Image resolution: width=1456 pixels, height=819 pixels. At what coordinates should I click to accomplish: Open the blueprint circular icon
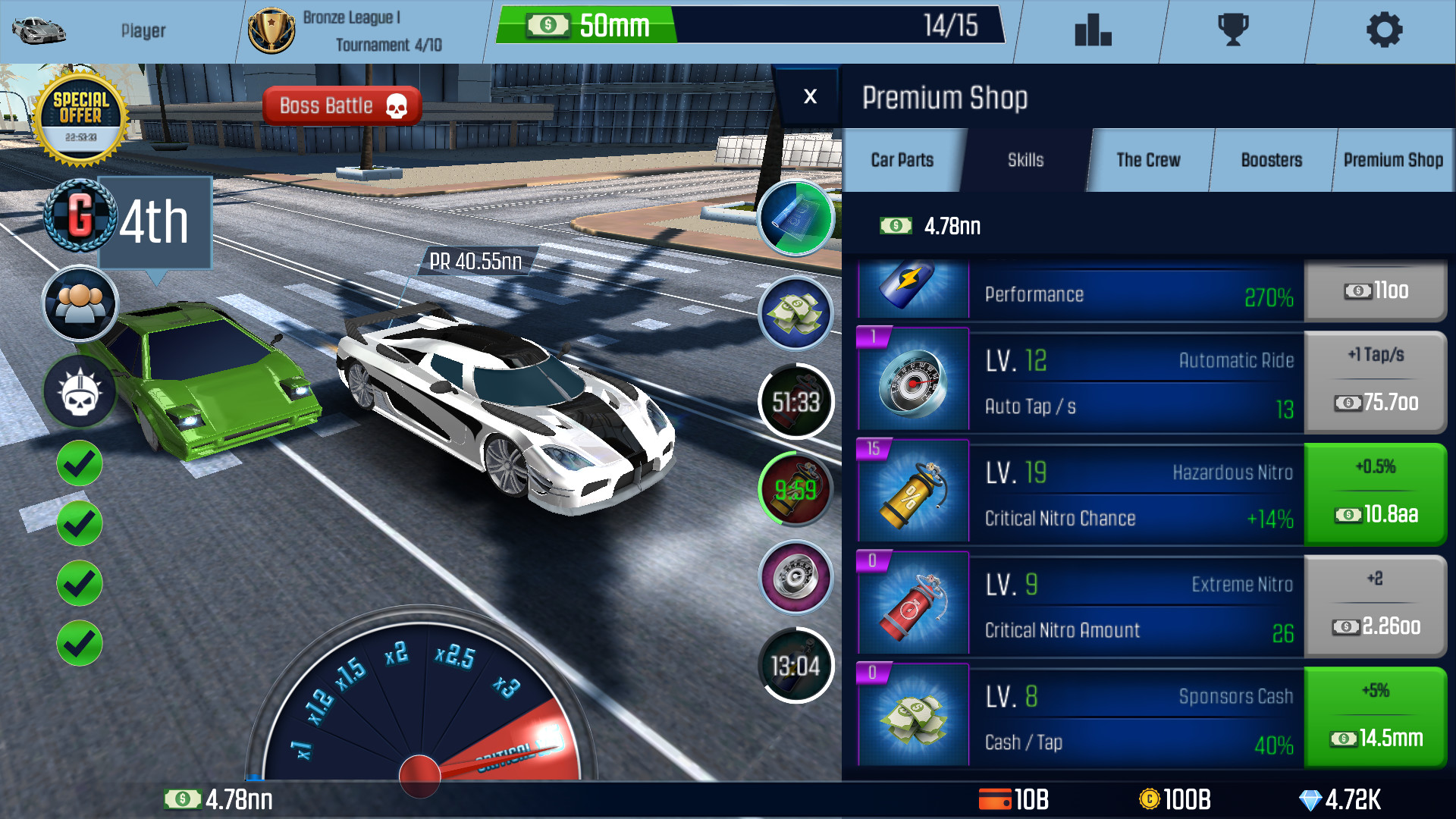(x=794, y=218)
